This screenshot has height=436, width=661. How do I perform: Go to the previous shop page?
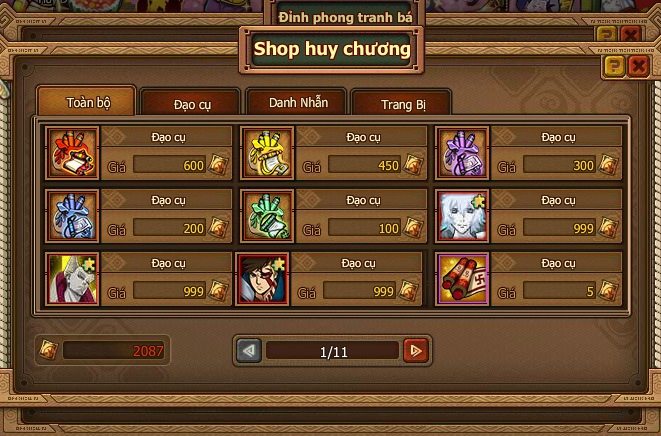(x=249, y=351)
